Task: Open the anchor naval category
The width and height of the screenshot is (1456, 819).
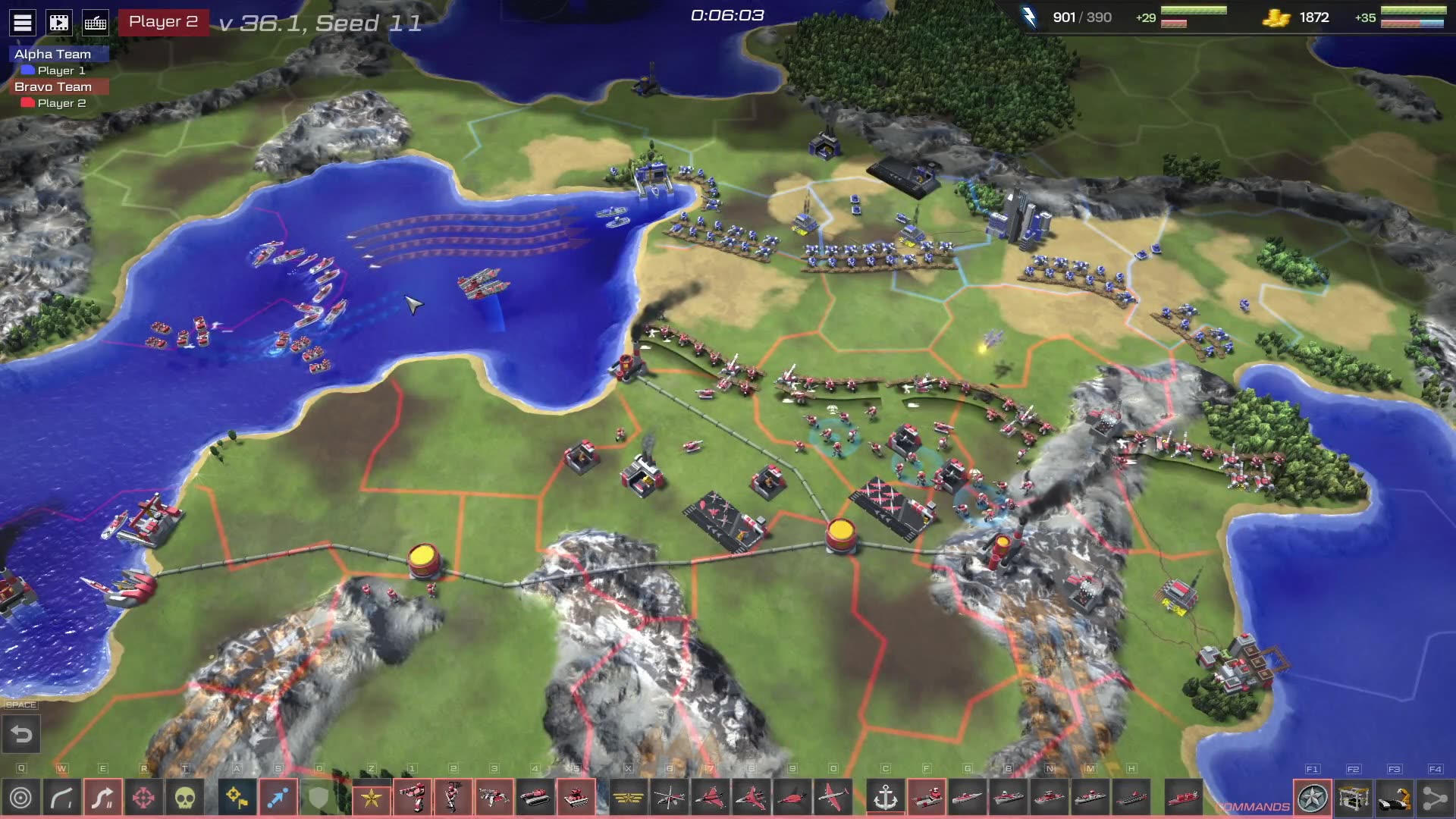Action: [x=886, y=798]
